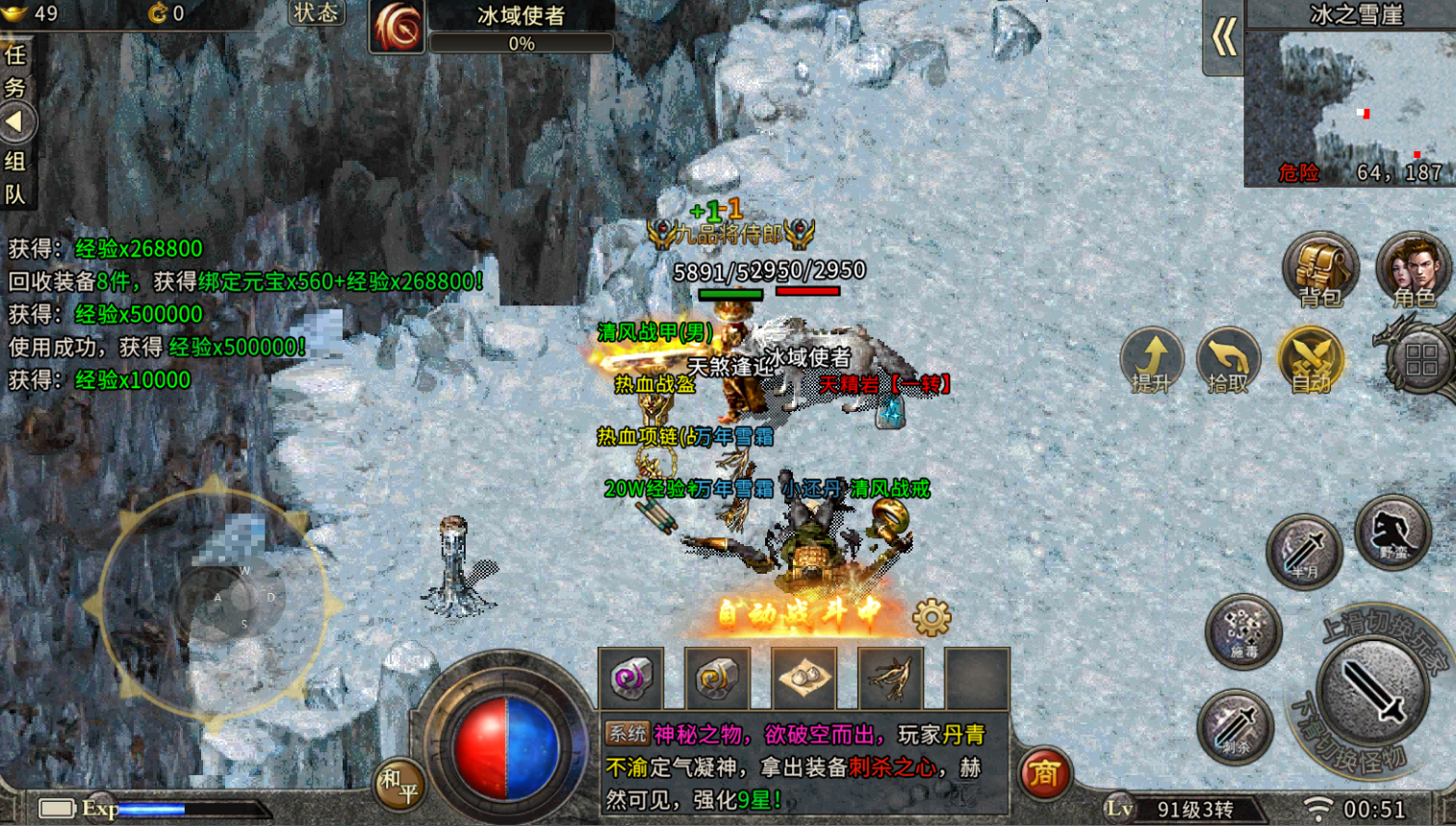Select the ginseng root hotbar slot
The width and height of the screenshot is (1456, 826).
pos(890,679)
